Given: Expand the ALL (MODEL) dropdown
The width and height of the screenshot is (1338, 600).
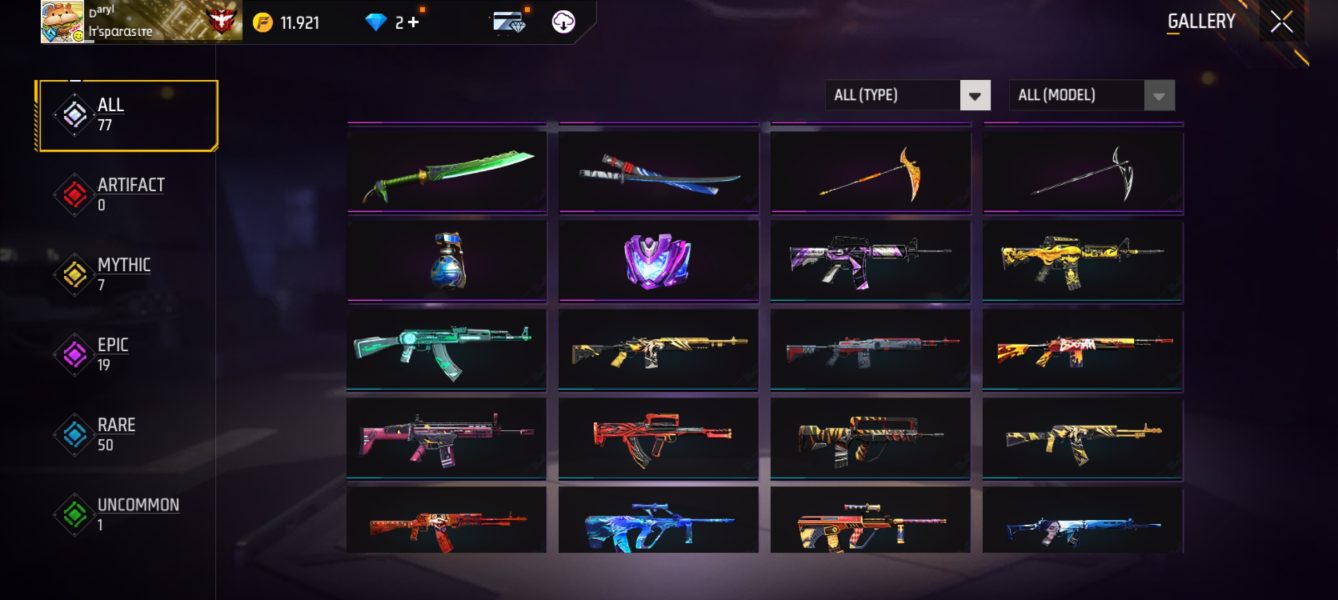Looking at the screenshot, I should tap(1091, 95).
